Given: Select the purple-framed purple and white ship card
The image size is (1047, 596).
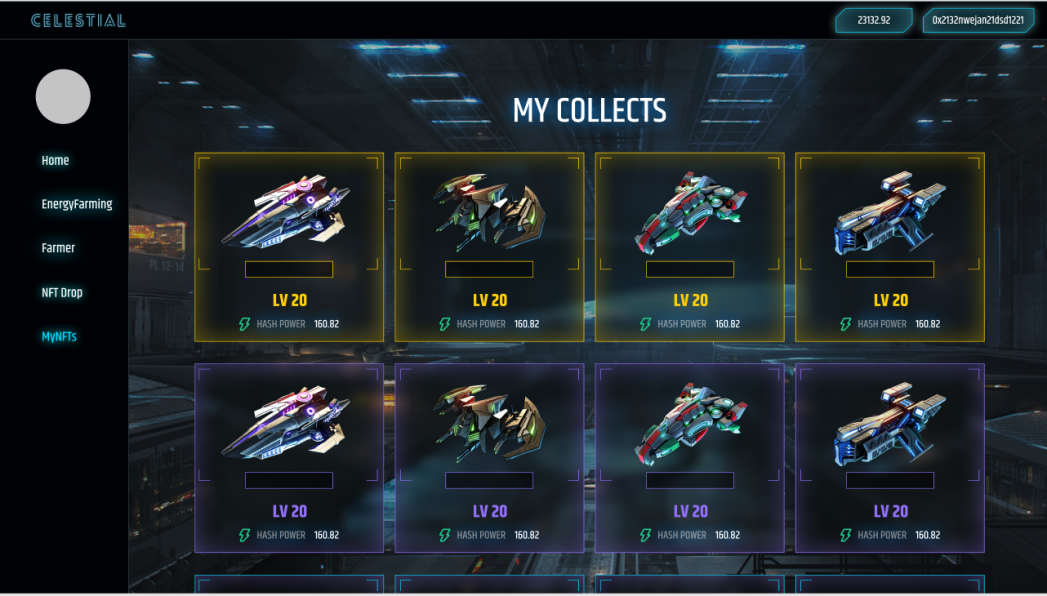Looking at the screenshot, I should pyautogui.click(x=289, y=457).
